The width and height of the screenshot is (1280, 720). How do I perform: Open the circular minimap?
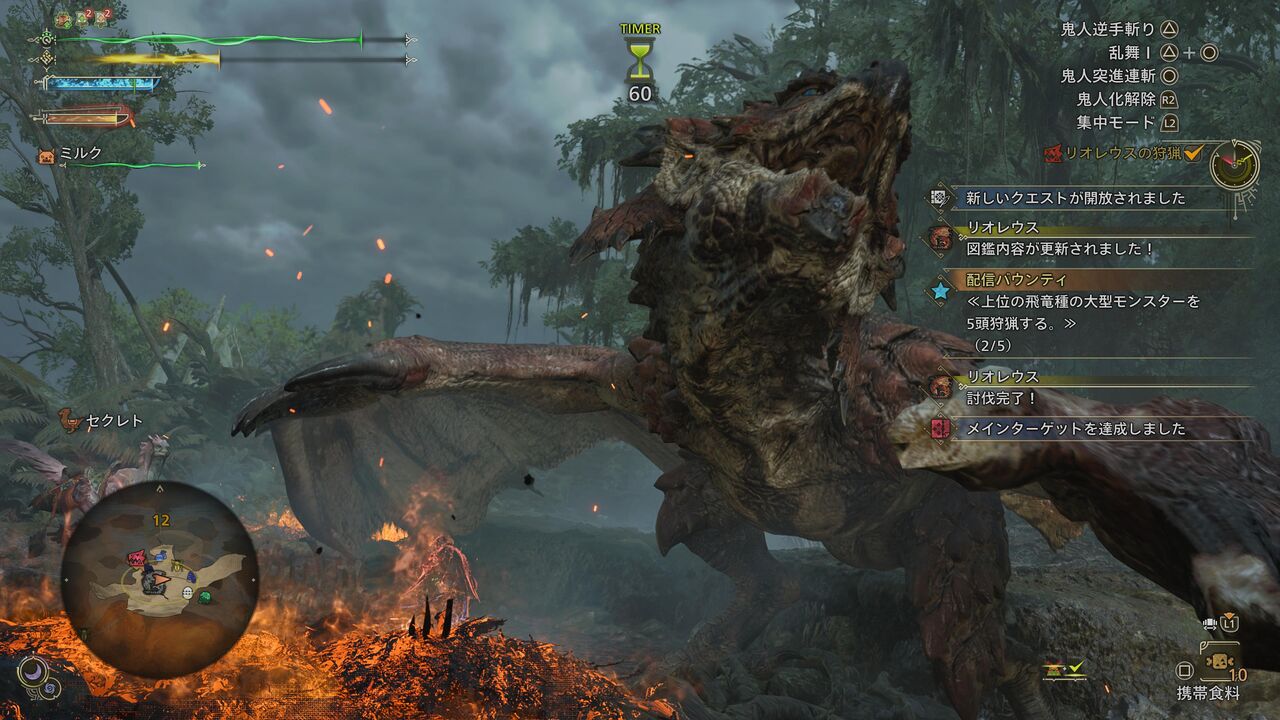tap(160, 579)
